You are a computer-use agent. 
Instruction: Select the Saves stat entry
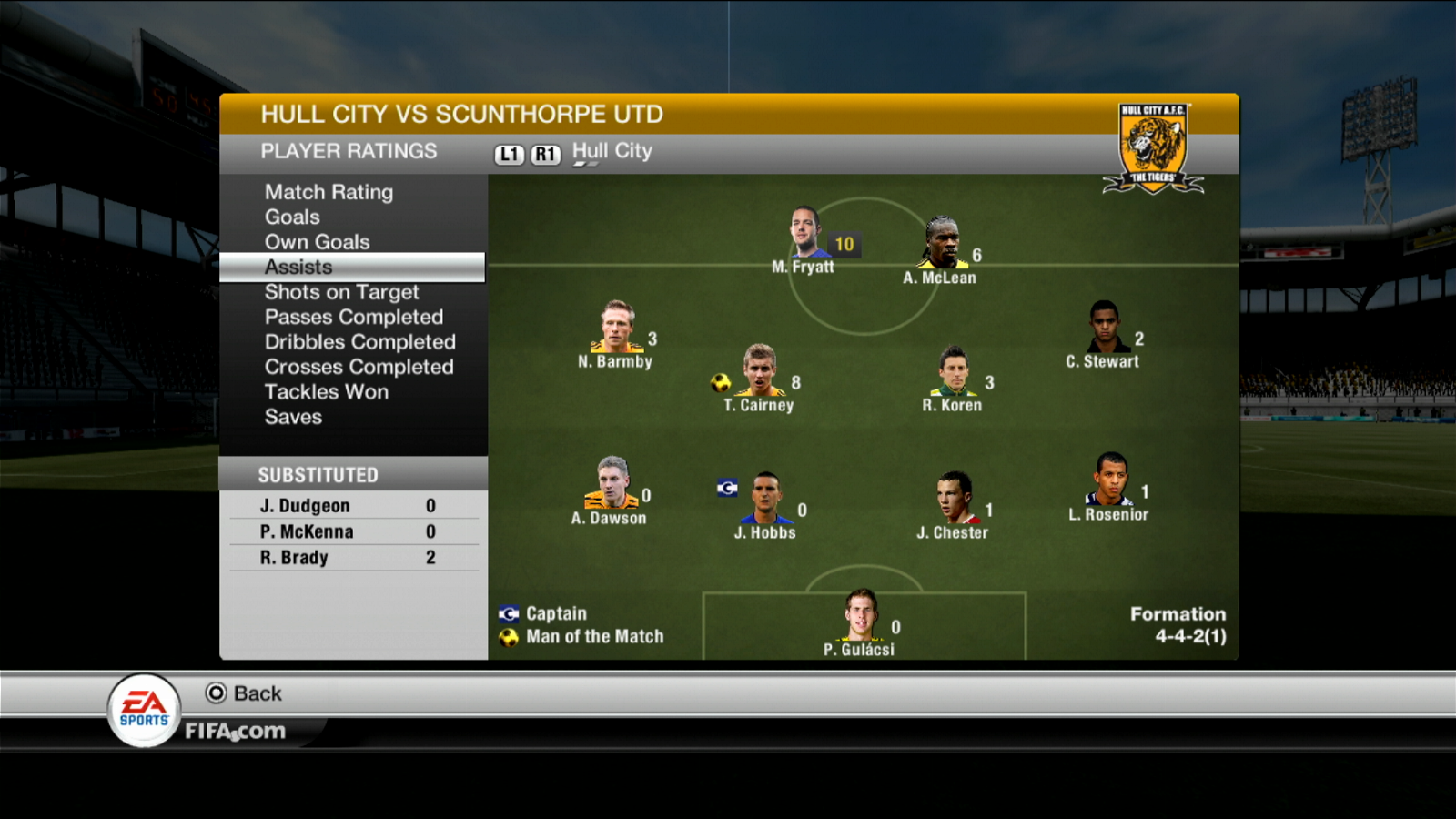pyautogui.click(x=293, y=417)
